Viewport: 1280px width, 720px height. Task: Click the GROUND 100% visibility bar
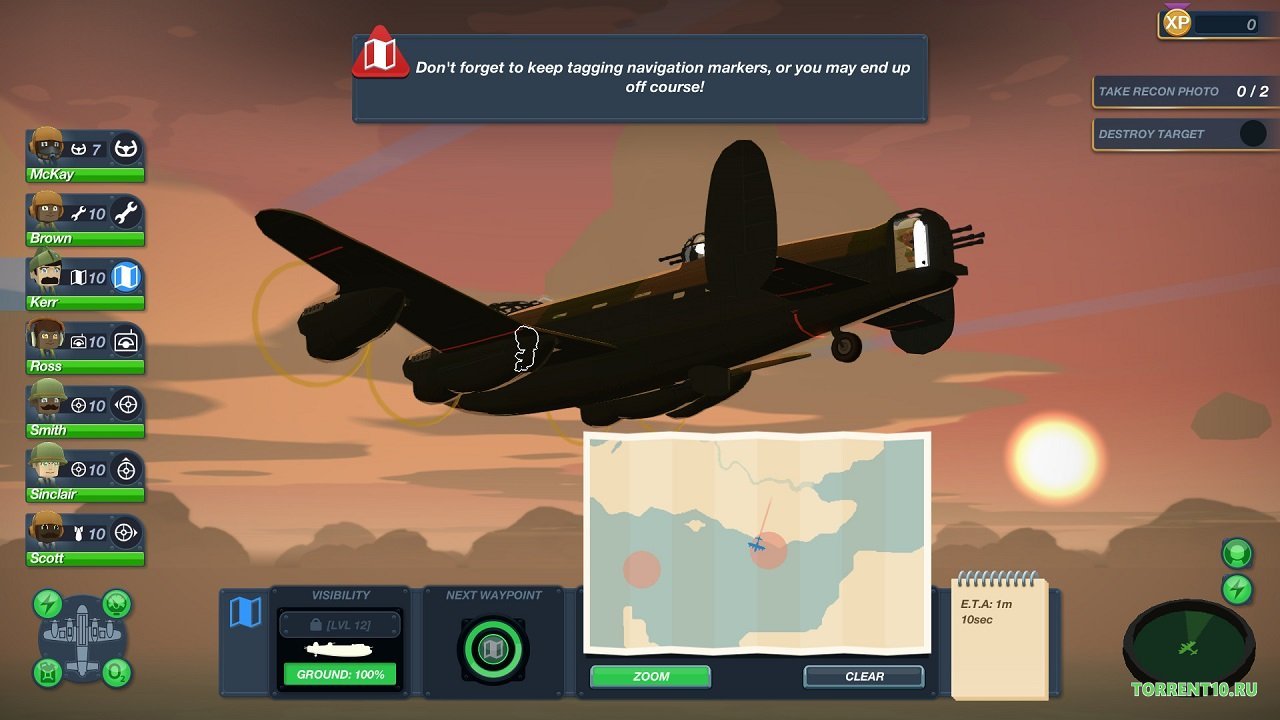pyautogui.click(x=340, y=674)
